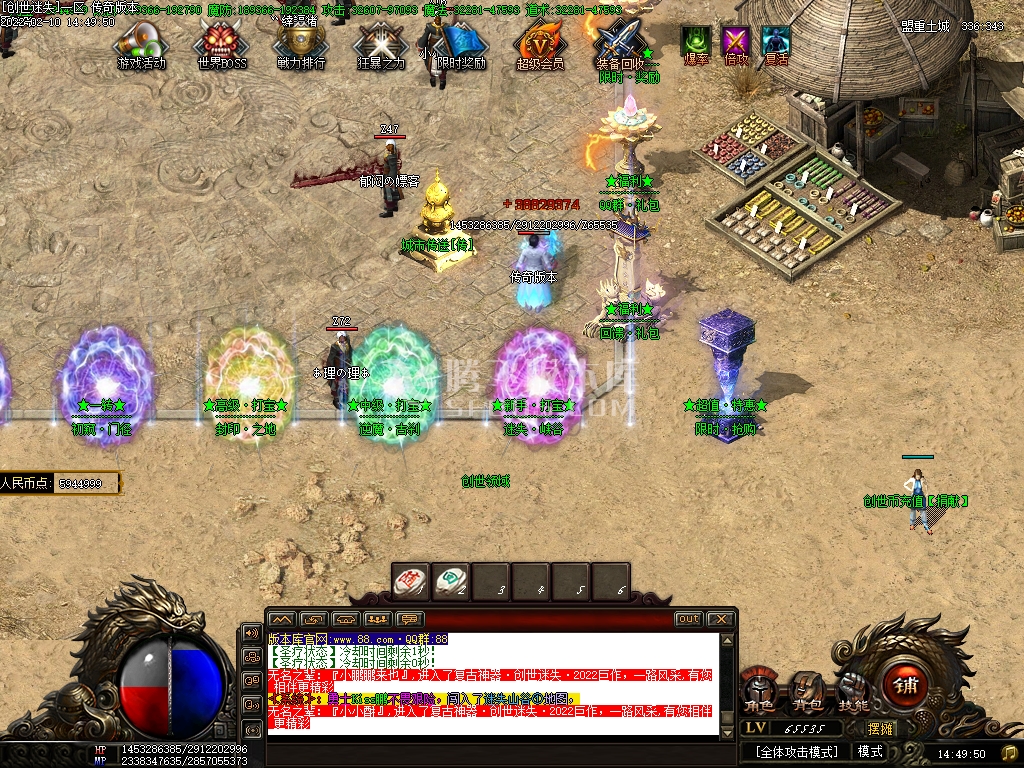Toggle the attack 模式 mode button
This screenshot has width=1024, height=768.
tap(870, 751)
